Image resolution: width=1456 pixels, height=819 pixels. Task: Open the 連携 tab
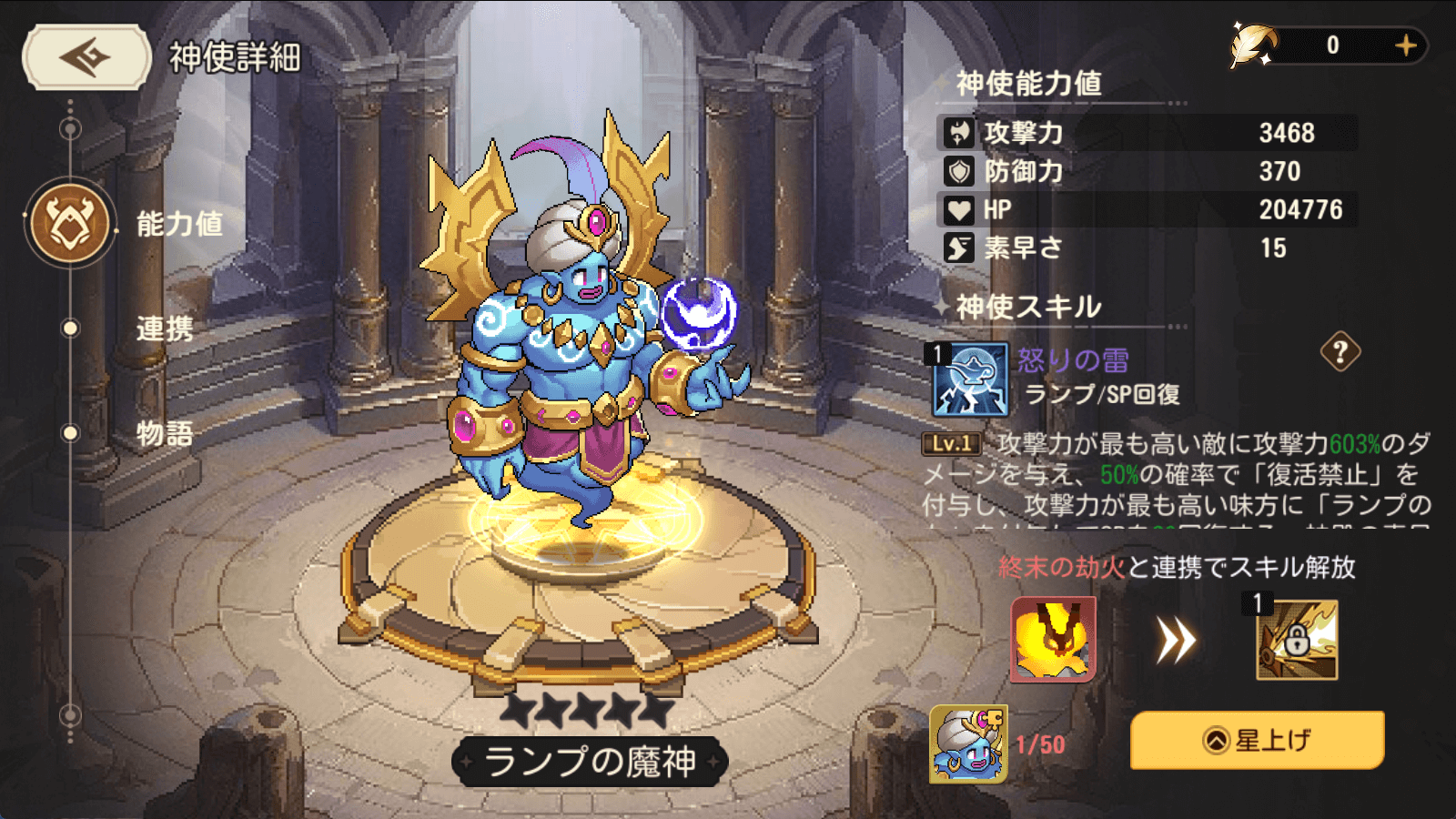165,329
